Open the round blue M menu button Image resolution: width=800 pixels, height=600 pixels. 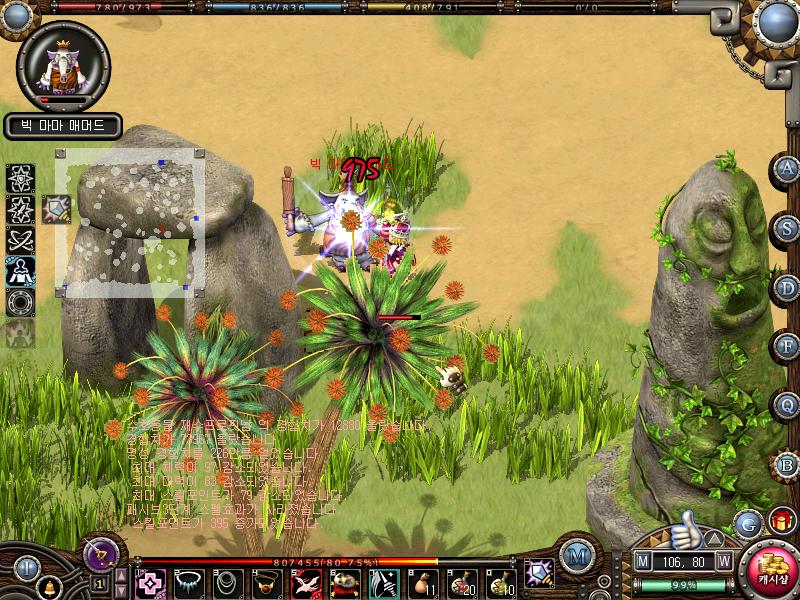(576, 555)
